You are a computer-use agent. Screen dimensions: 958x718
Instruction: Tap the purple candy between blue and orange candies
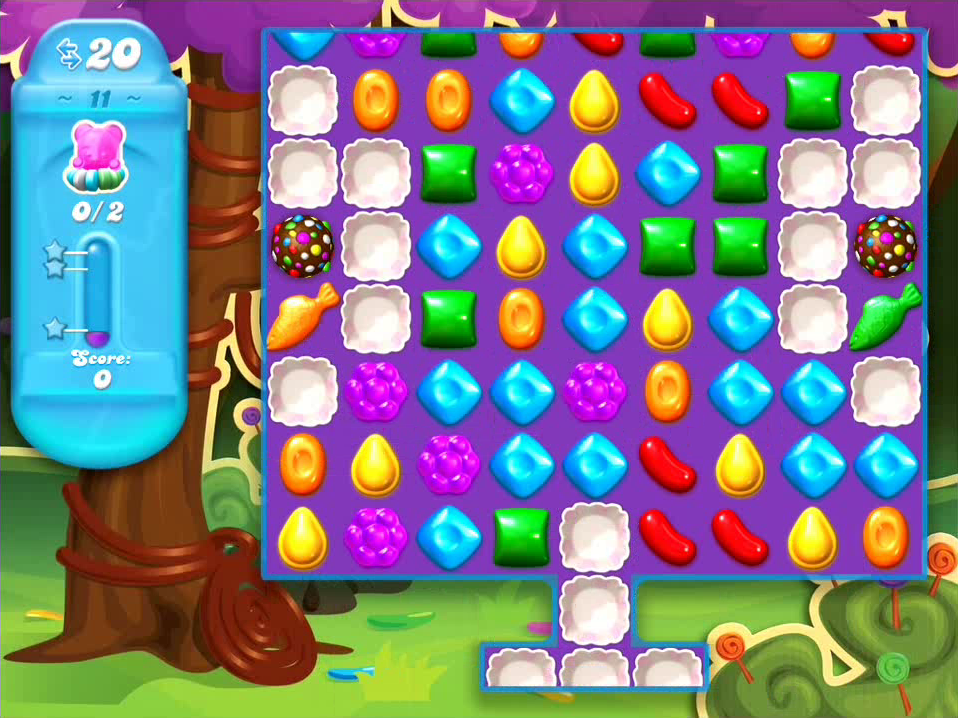point(595,390)
